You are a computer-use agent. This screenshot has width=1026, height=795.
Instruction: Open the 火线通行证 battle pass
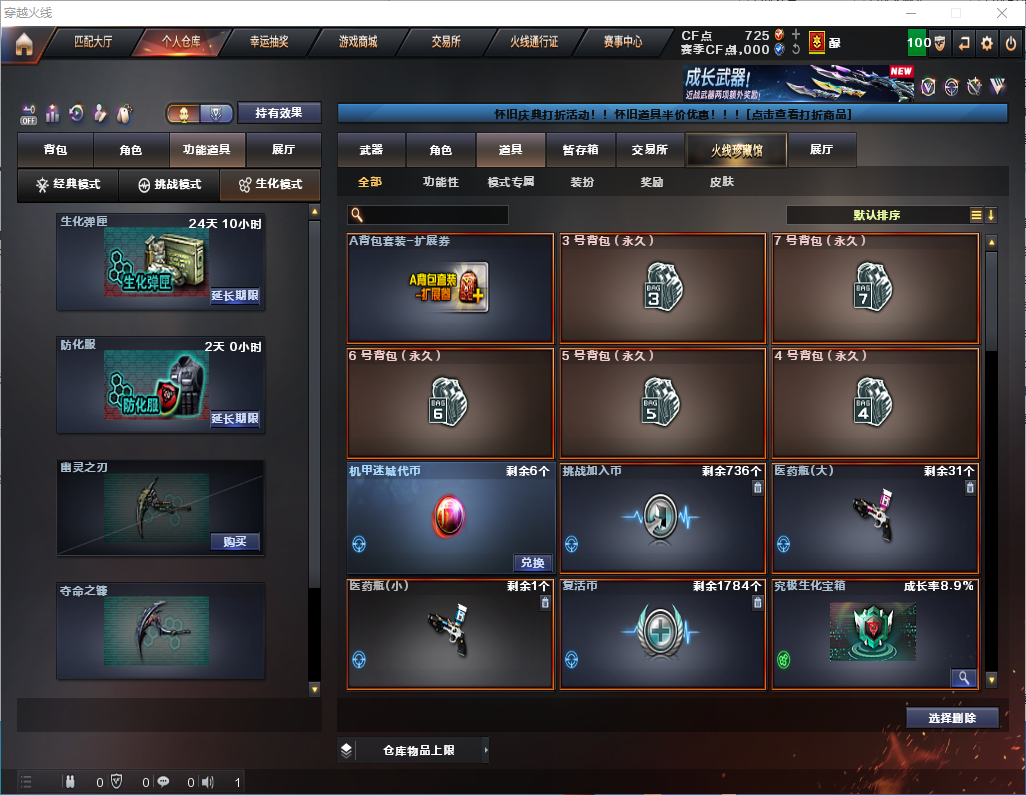pyautogui.click(x=534, y=42)
